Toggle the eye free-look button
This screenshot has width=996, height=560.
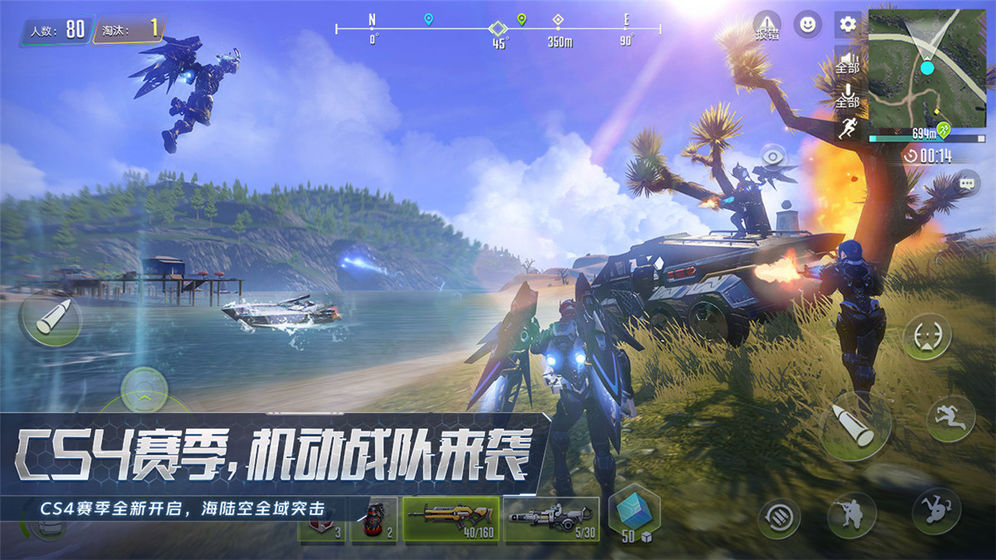(x=772, y=157)
